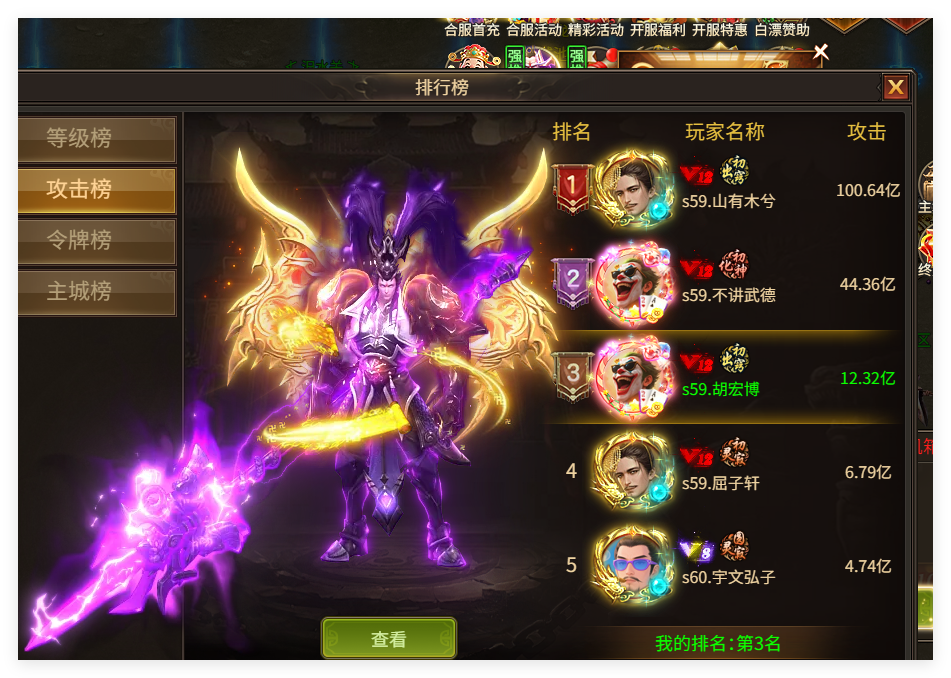Click the green 查看 button
The width and height of the screenshot is (951, 678).
(388, 639)
